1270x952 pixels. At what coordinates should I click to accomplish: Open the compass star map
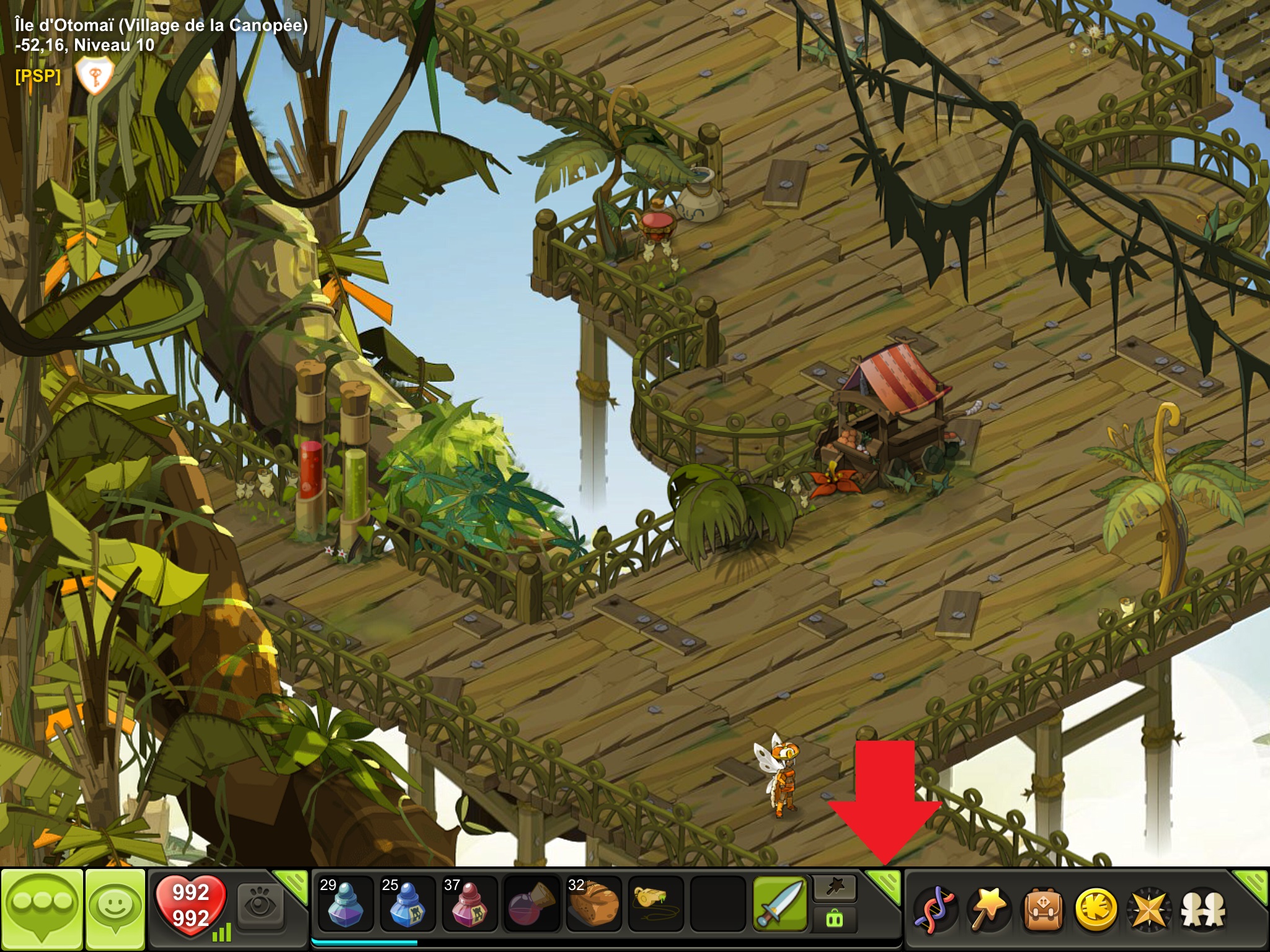click(x=1148, y=910)
